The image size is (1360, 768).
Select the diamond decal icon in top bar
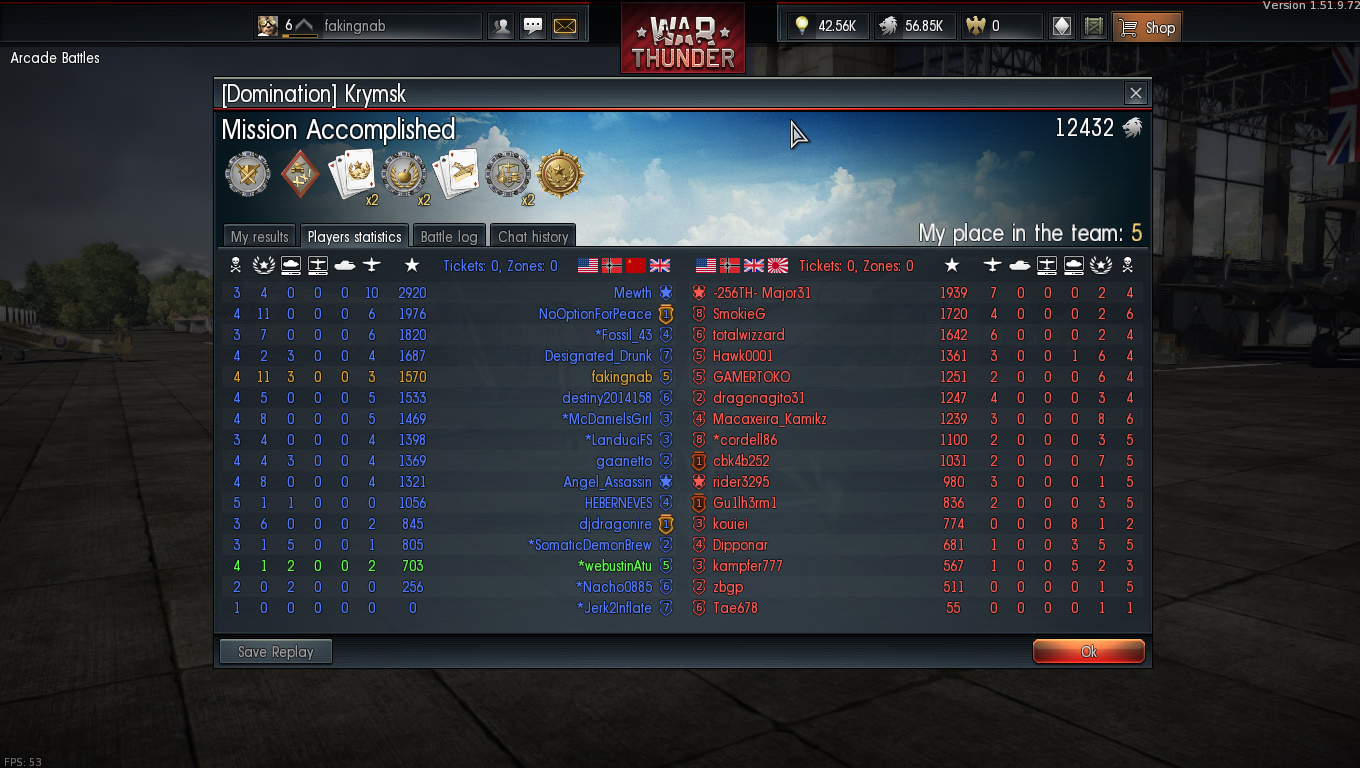click(x=1061, y=26)
